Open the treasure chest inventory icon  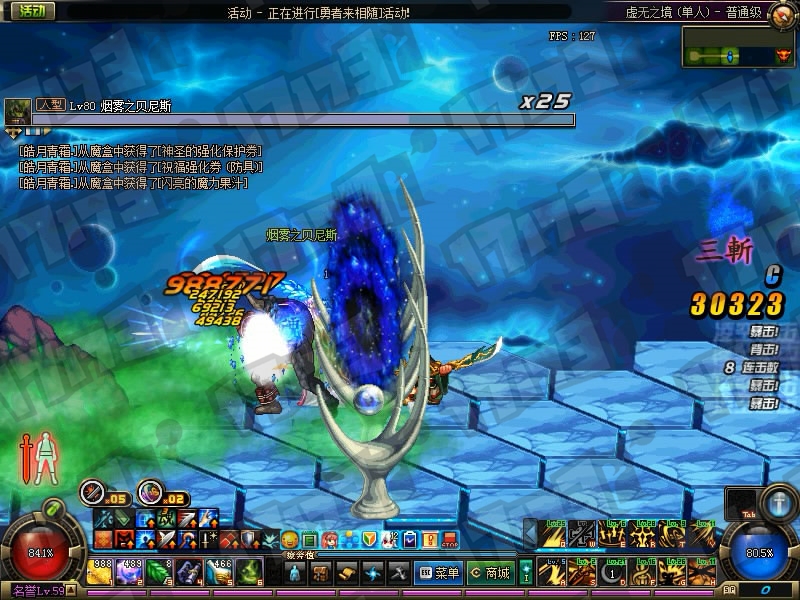pyautogui.click(x=321, y=573)
